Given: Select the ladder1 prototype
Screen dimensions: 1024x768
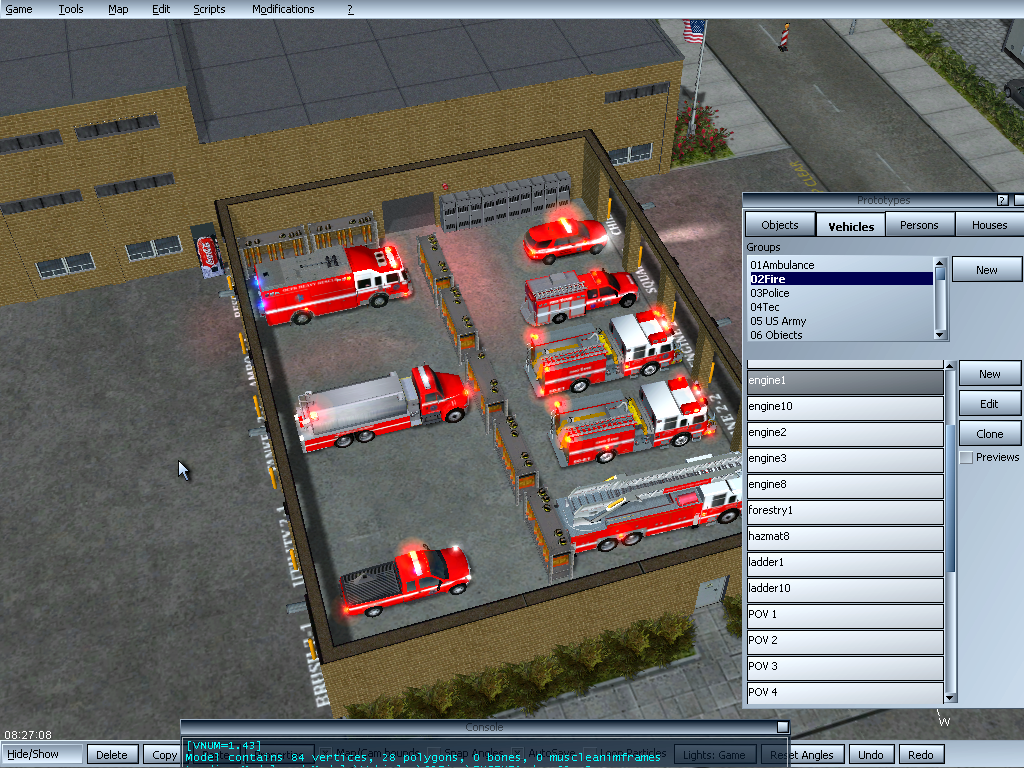Looking at the screenshot, I should 845,563.
